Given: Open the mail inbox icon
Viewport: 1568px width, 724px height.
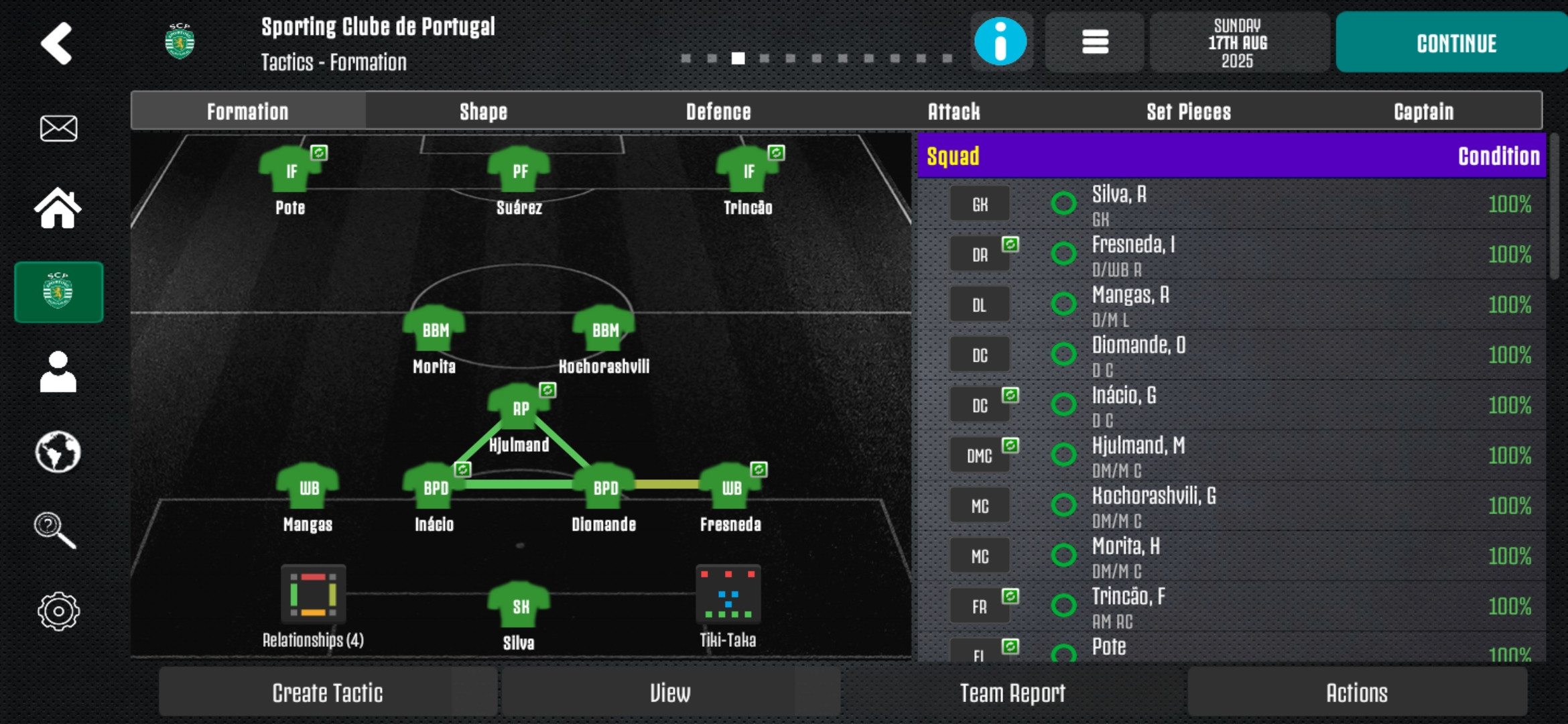Looking at the screenshot, I should (x=59, y=128).
